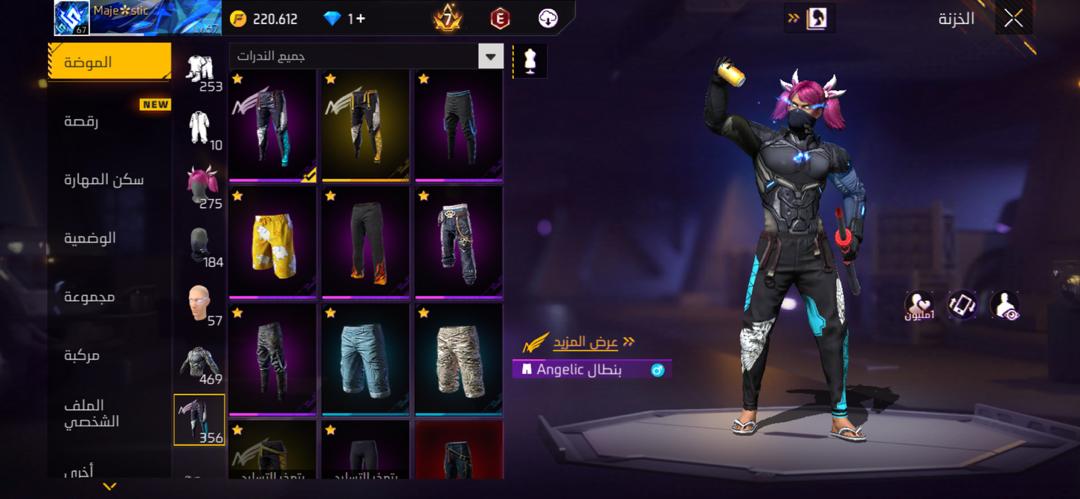1080x499 pixels.
Task: Close the vault with the X button
Action: click(x=1013, y=18)
